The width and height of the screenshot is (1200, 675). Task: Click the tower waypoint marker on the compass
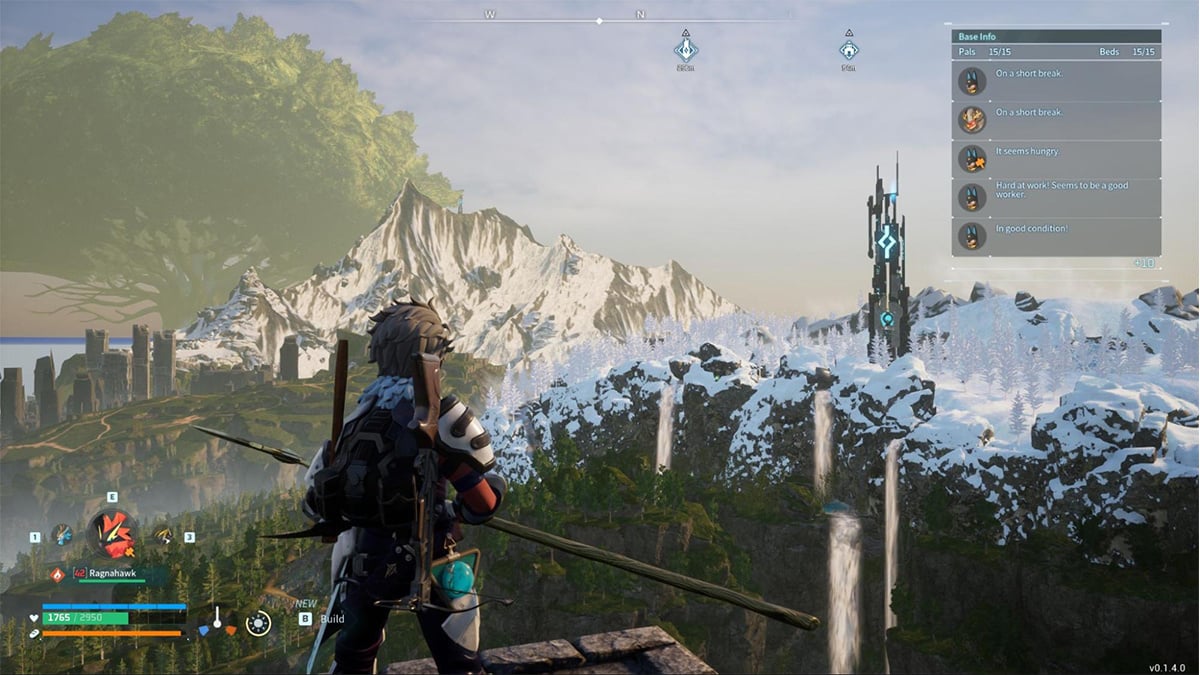[x=685, y=49]
